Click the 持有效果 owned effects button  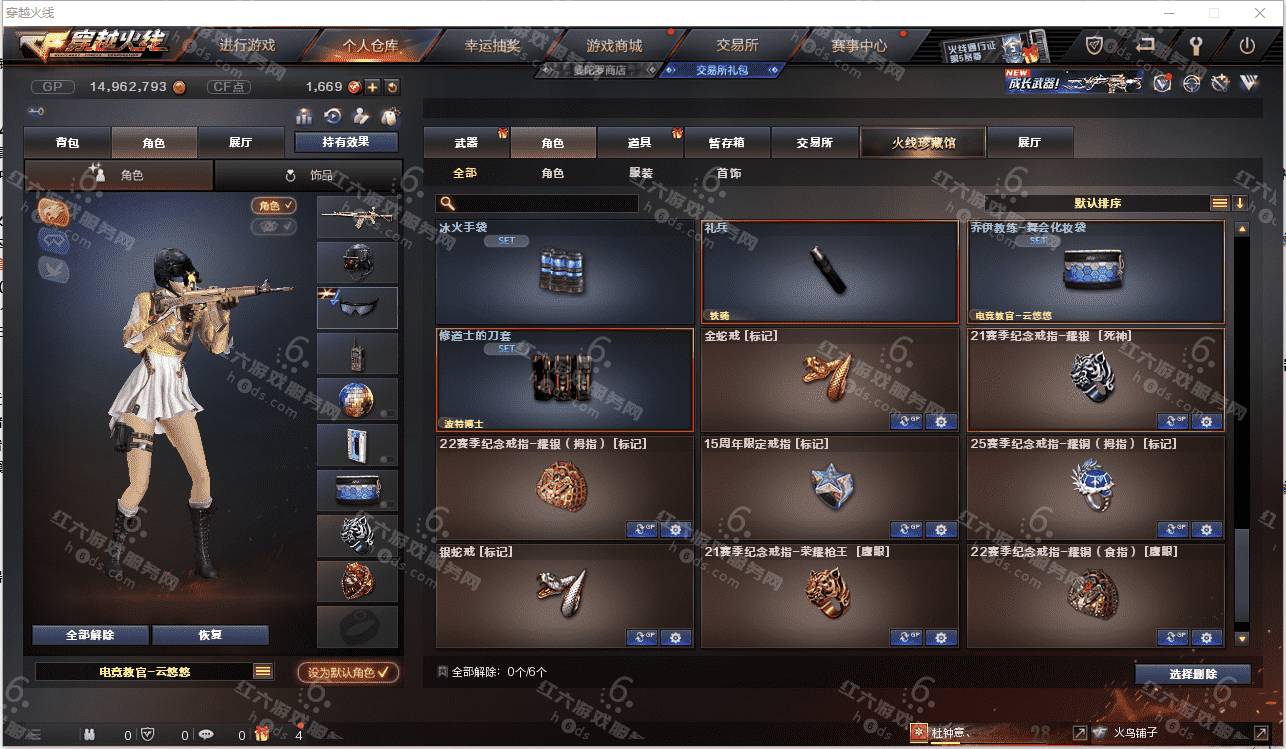point(346,143)
